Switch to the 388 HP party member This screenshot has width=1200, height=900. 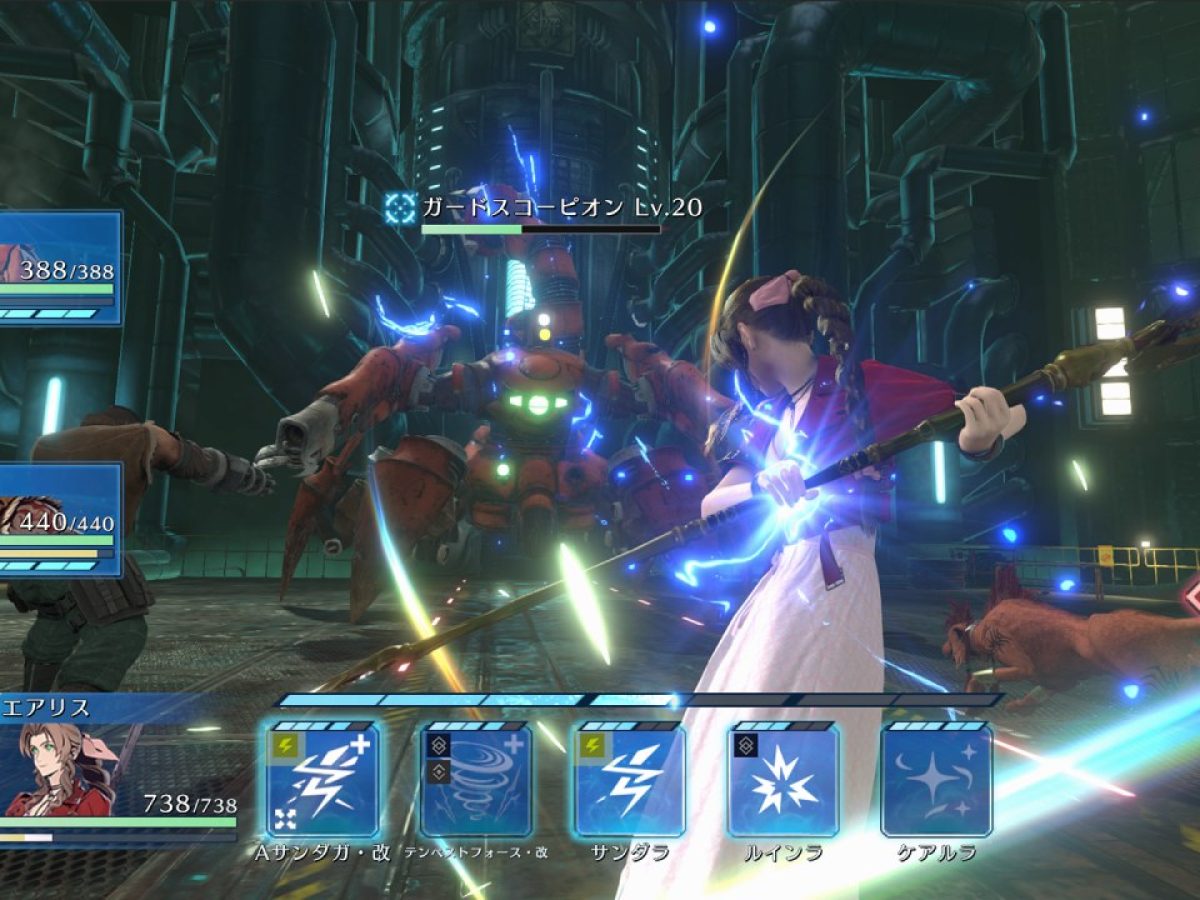[x=60, y=268]
